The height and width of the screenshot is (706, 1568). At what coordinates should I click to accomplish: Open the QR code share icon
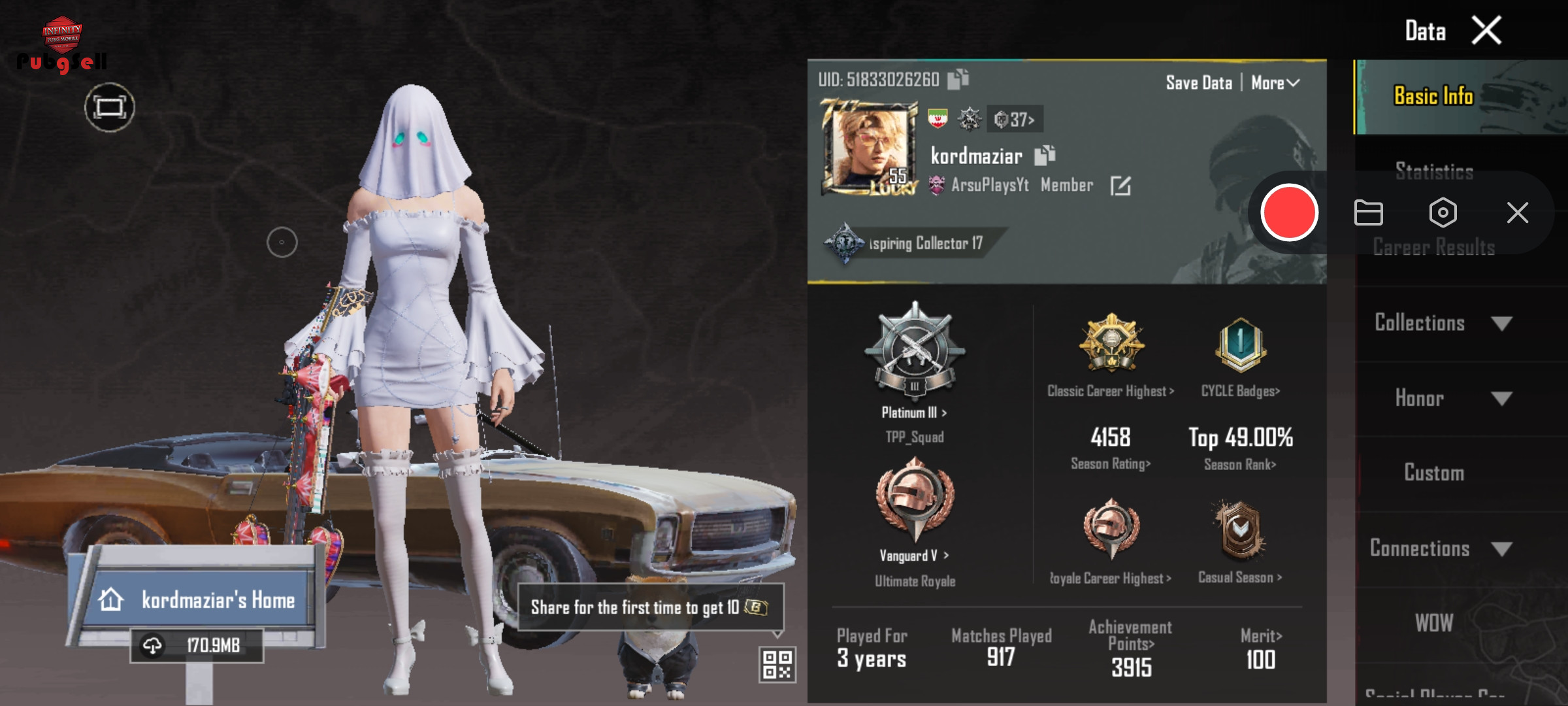(x=777, y=664)
